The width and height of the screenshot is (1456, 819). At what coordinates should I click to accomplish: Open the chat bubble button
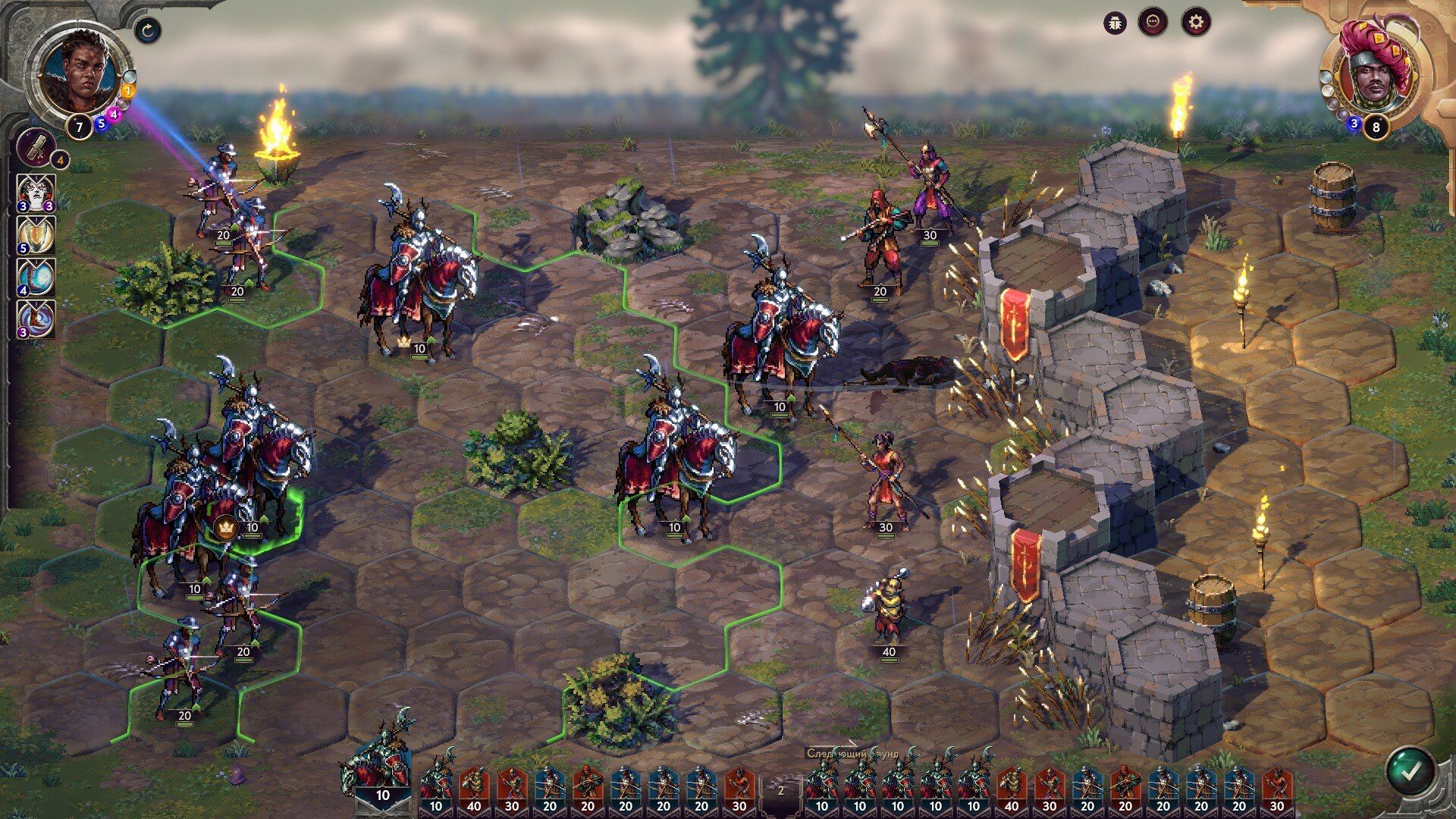click(1153, 22)
